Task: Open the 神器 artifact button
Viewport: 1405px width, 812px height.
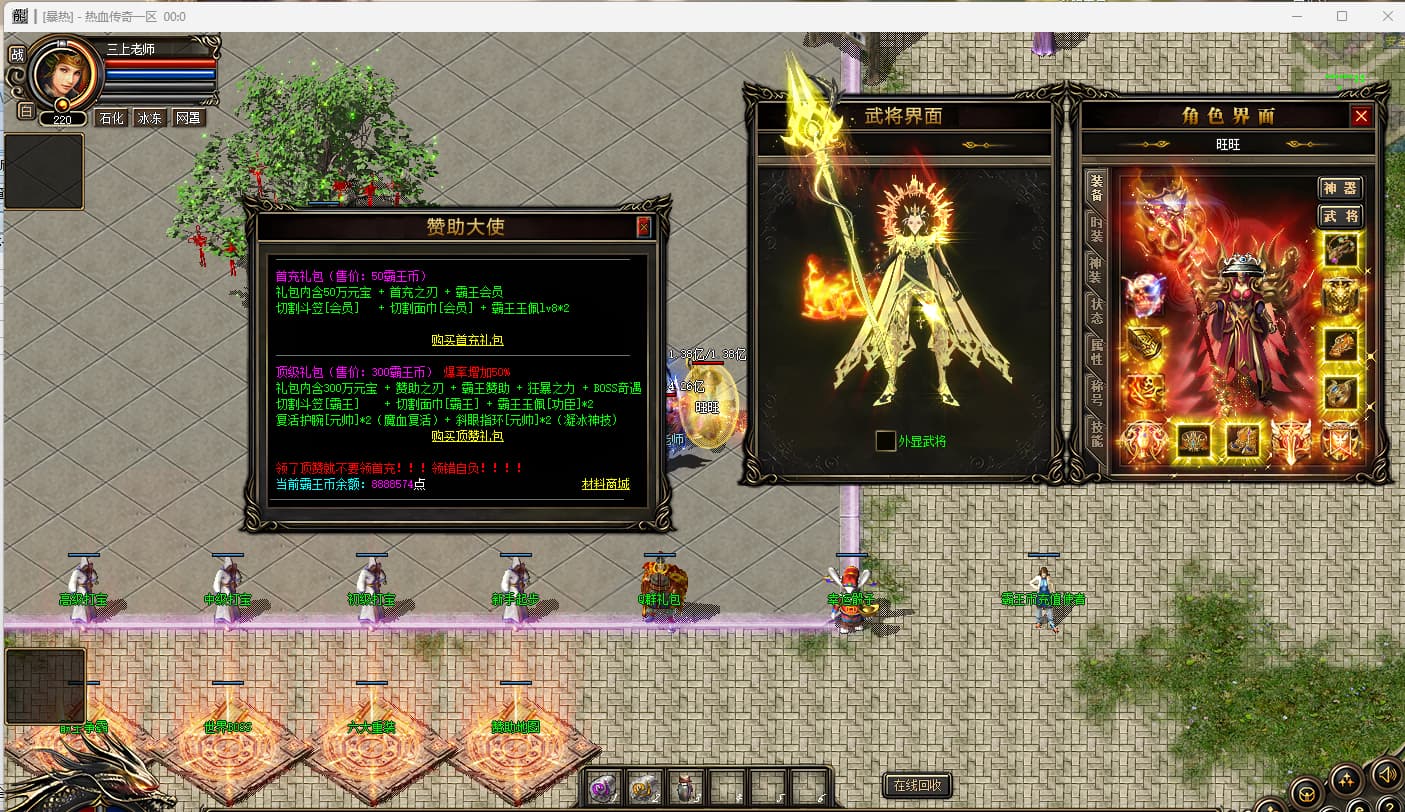Action: 1340,188
